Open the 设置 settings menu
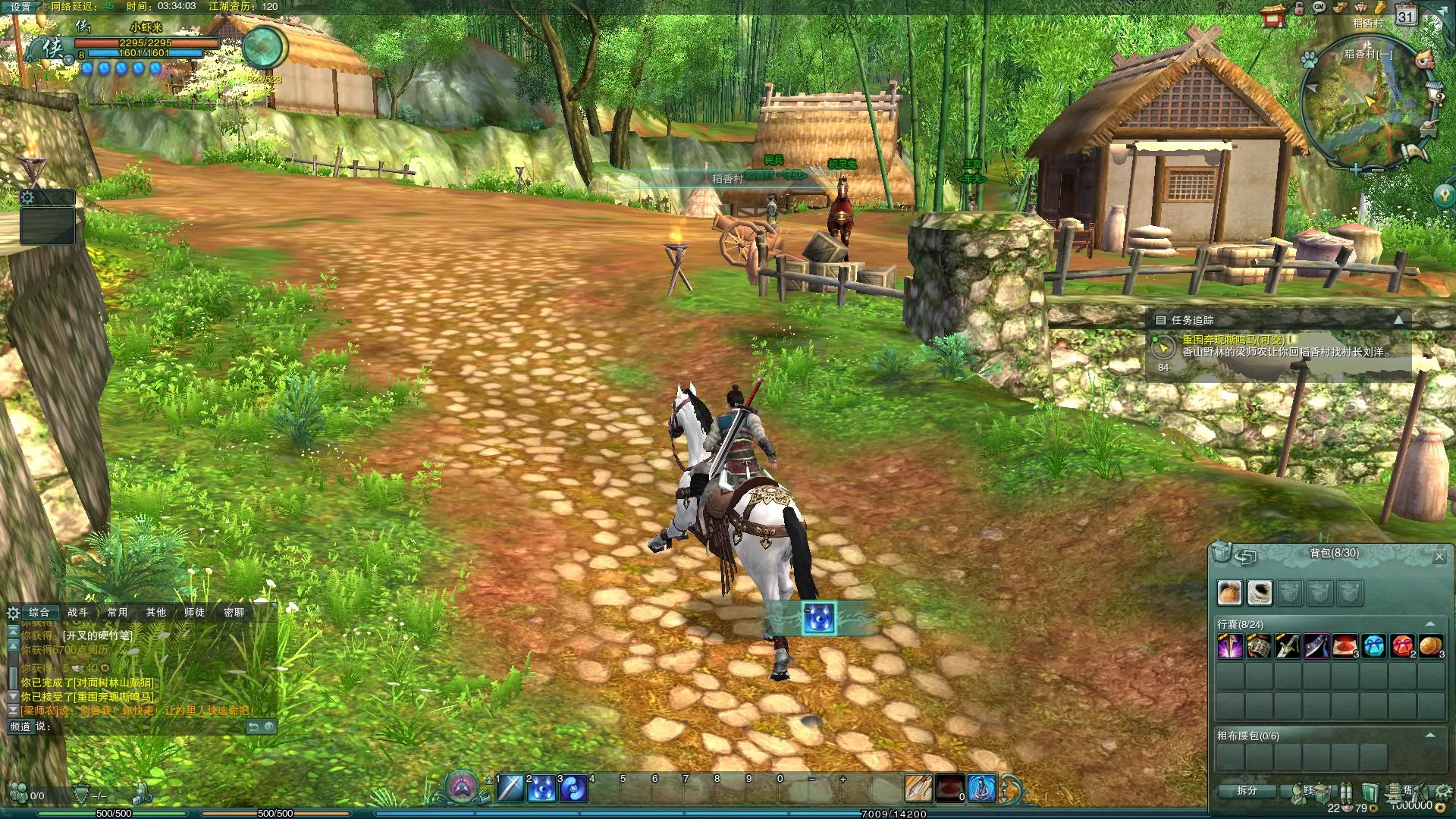The width and height of the screenshot is (1456, 819). [20, 7]
